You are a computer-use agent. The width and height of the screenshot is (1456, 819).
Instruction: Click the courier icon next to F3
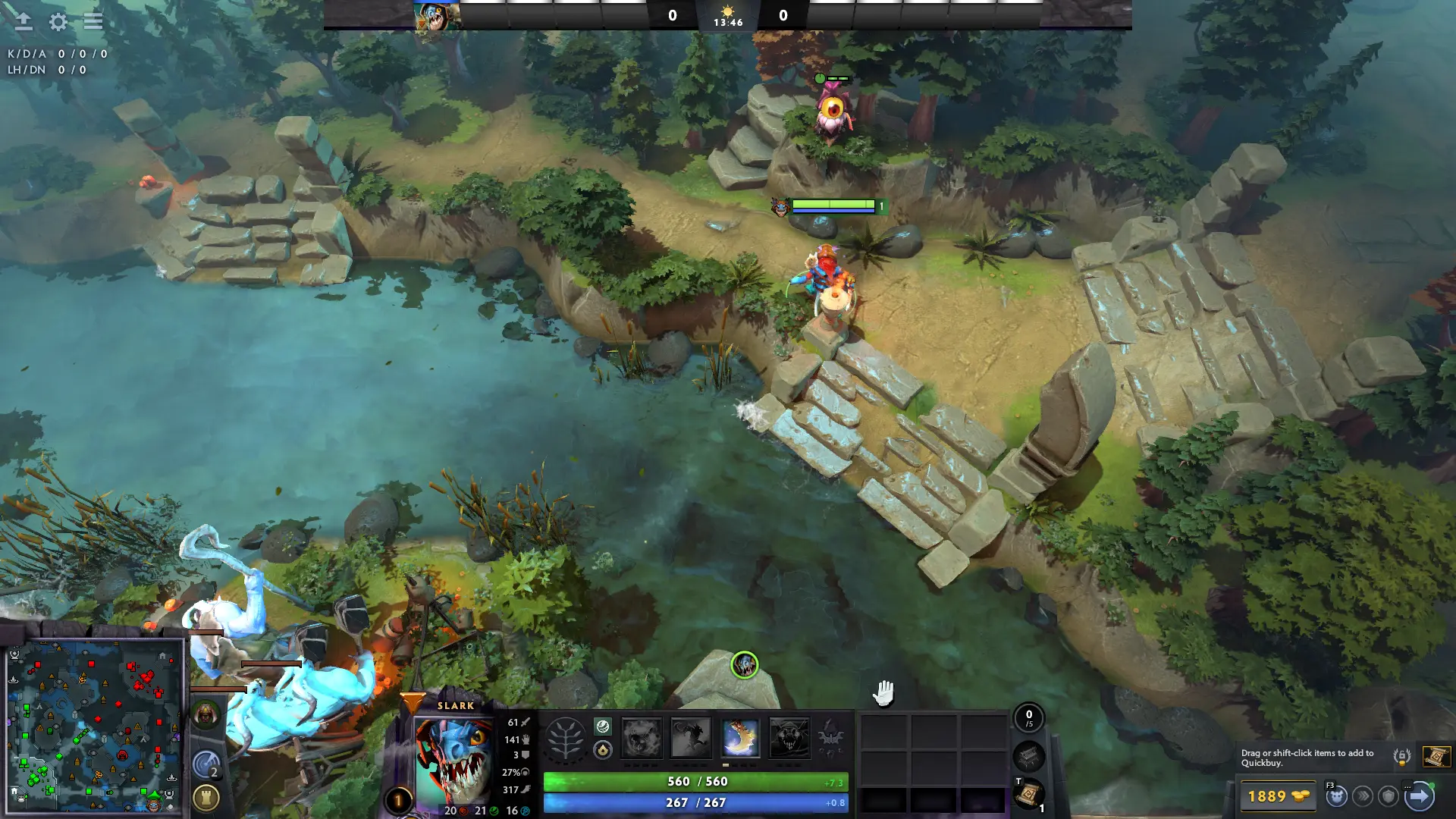click(x=1335, y=795)
